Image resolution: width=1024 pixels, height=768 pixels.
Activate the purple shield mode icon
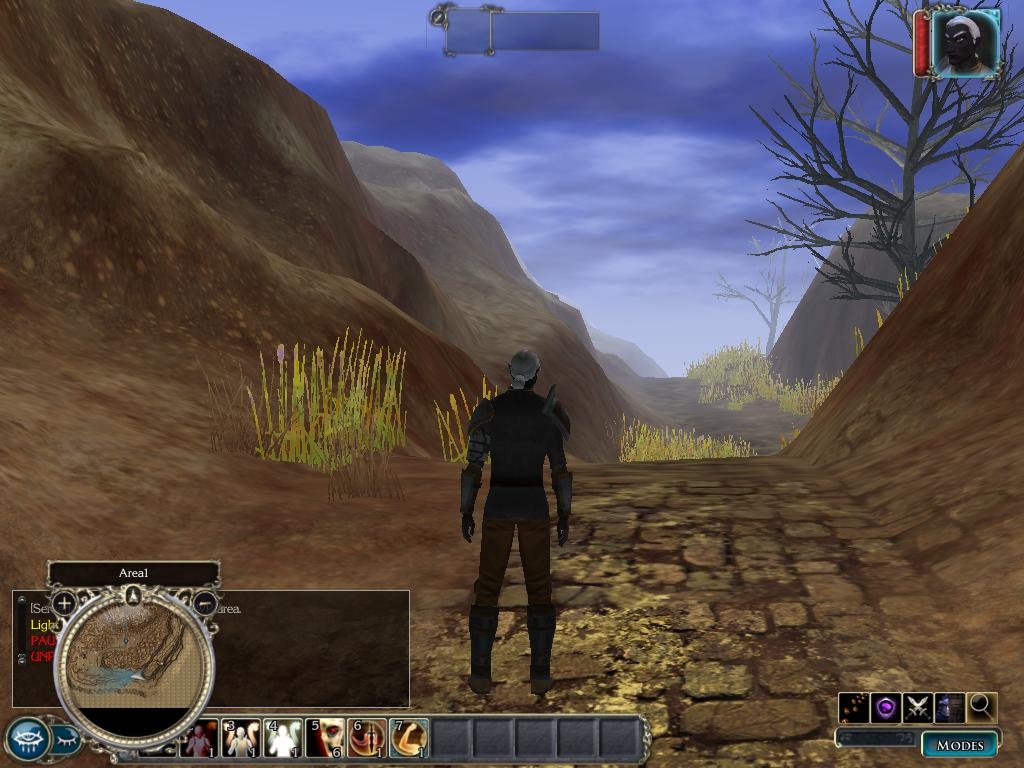886,707
